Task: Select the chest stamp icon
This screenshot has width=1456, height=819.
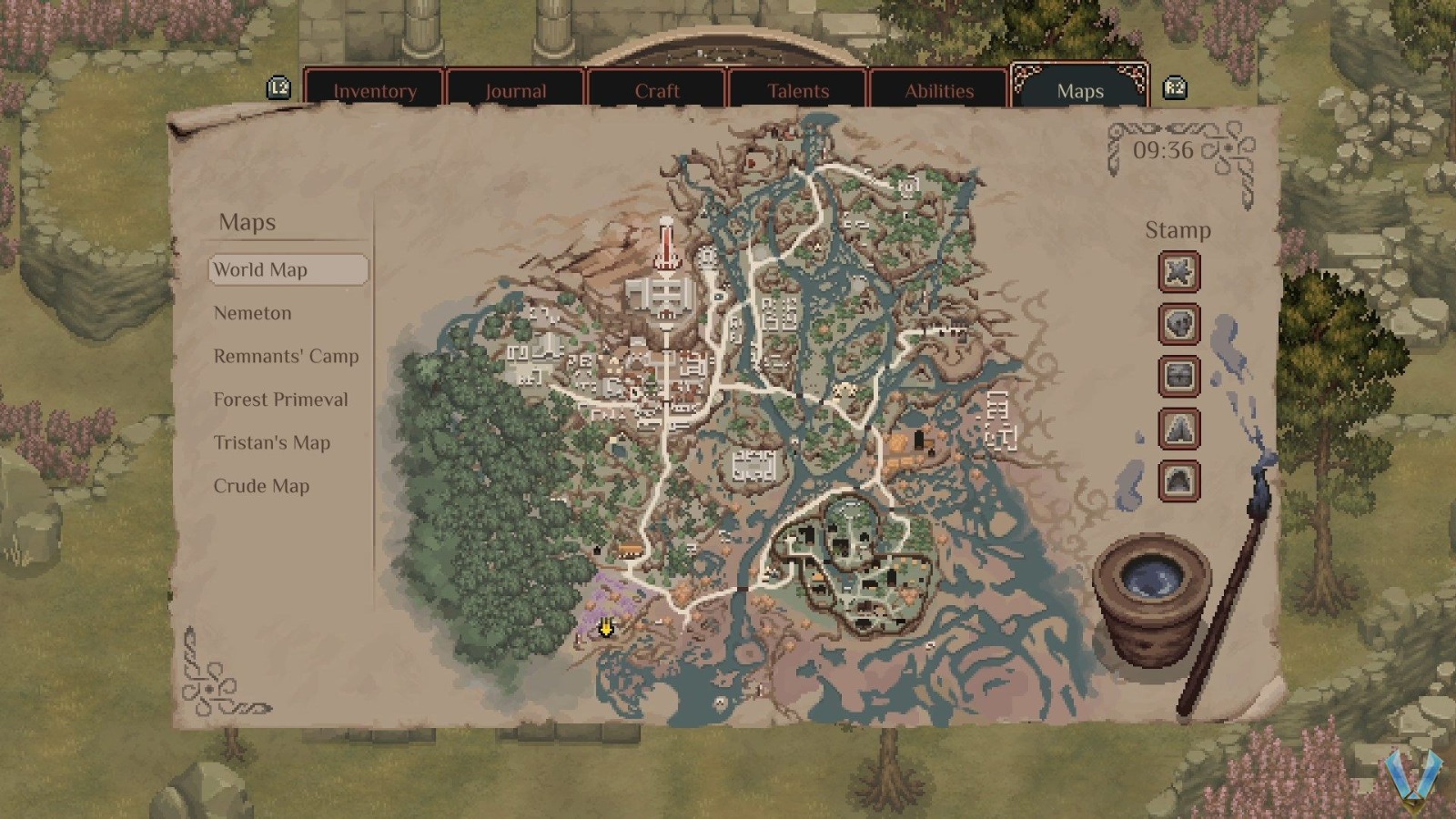Action: point(1179,377)
